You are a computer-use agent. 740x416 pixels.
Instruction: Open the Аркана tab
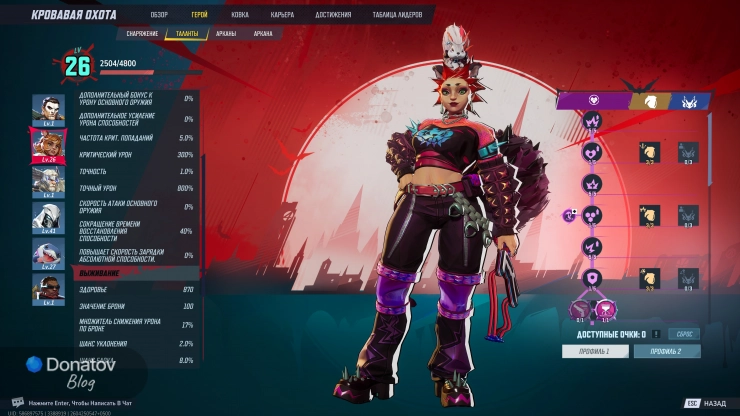coord(263,33)
